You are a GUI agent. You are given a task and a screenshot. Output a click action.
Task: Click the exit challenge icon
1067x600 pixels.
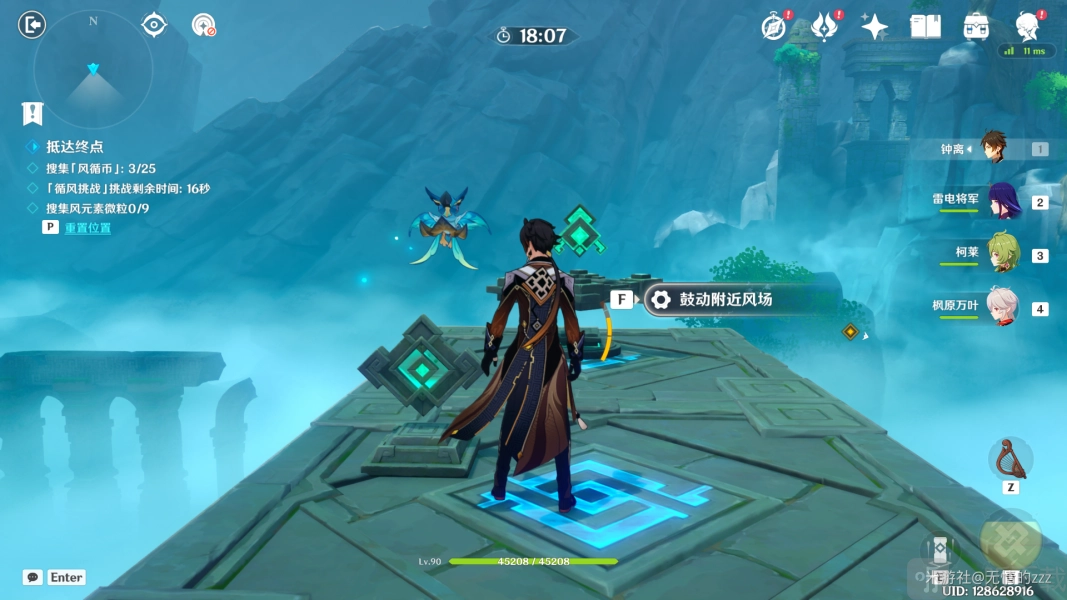point(32,25)
